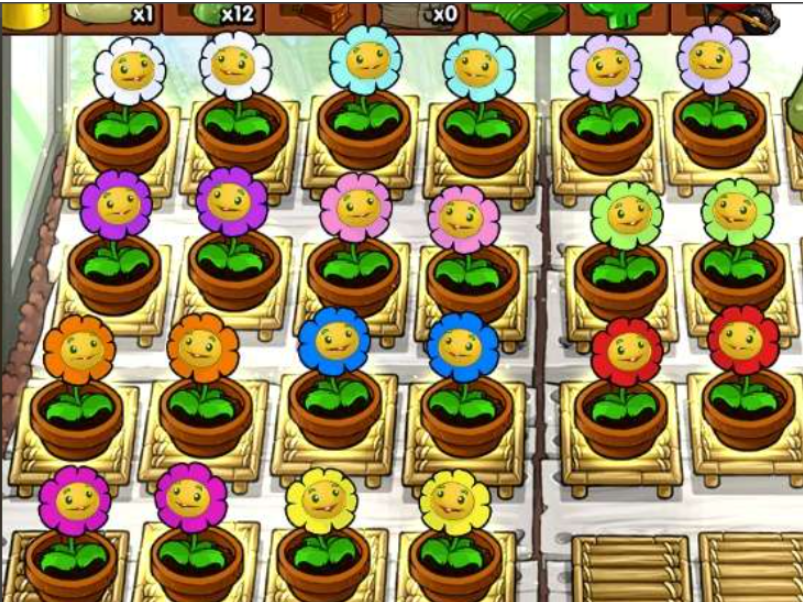Screen dimensions: 803x602
Task: Select the wheelbarrow tool
Action: (746, 14)
